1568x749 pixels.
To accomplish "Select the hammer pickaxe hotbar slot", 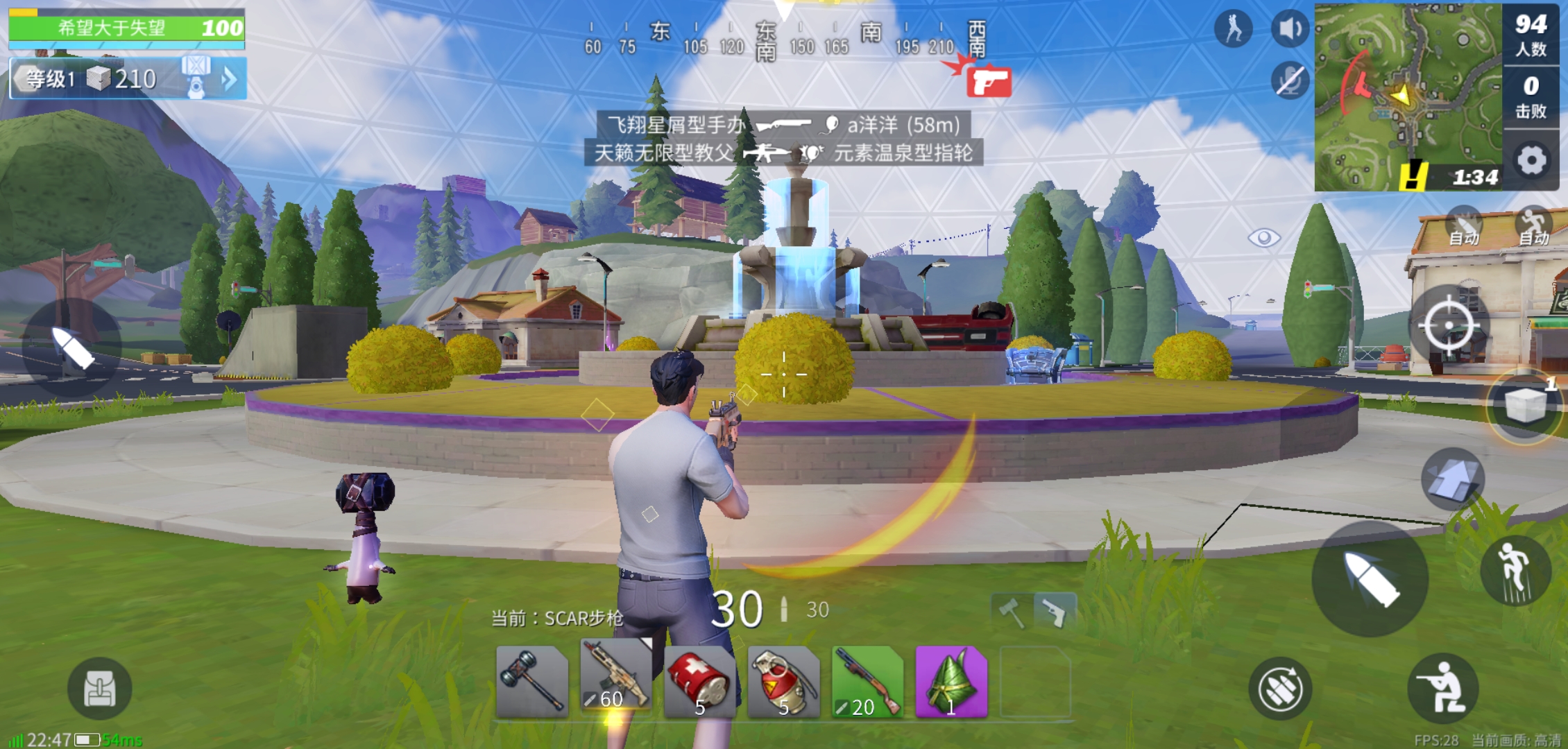I will point(532,683).
